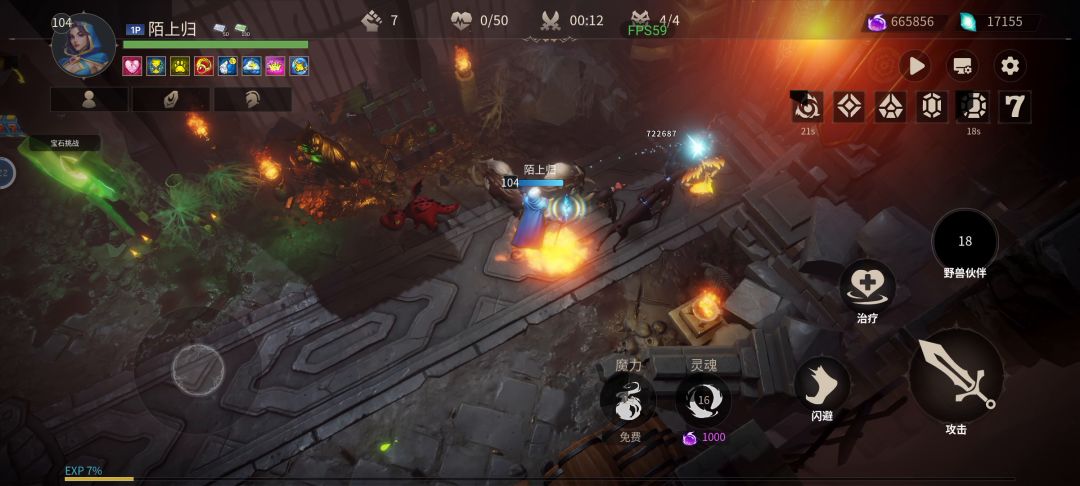The height and width of the screenshot is (486, 1080).
Task: Activate the free Mana (魔力) ability
Action: (x=628, y=400)
